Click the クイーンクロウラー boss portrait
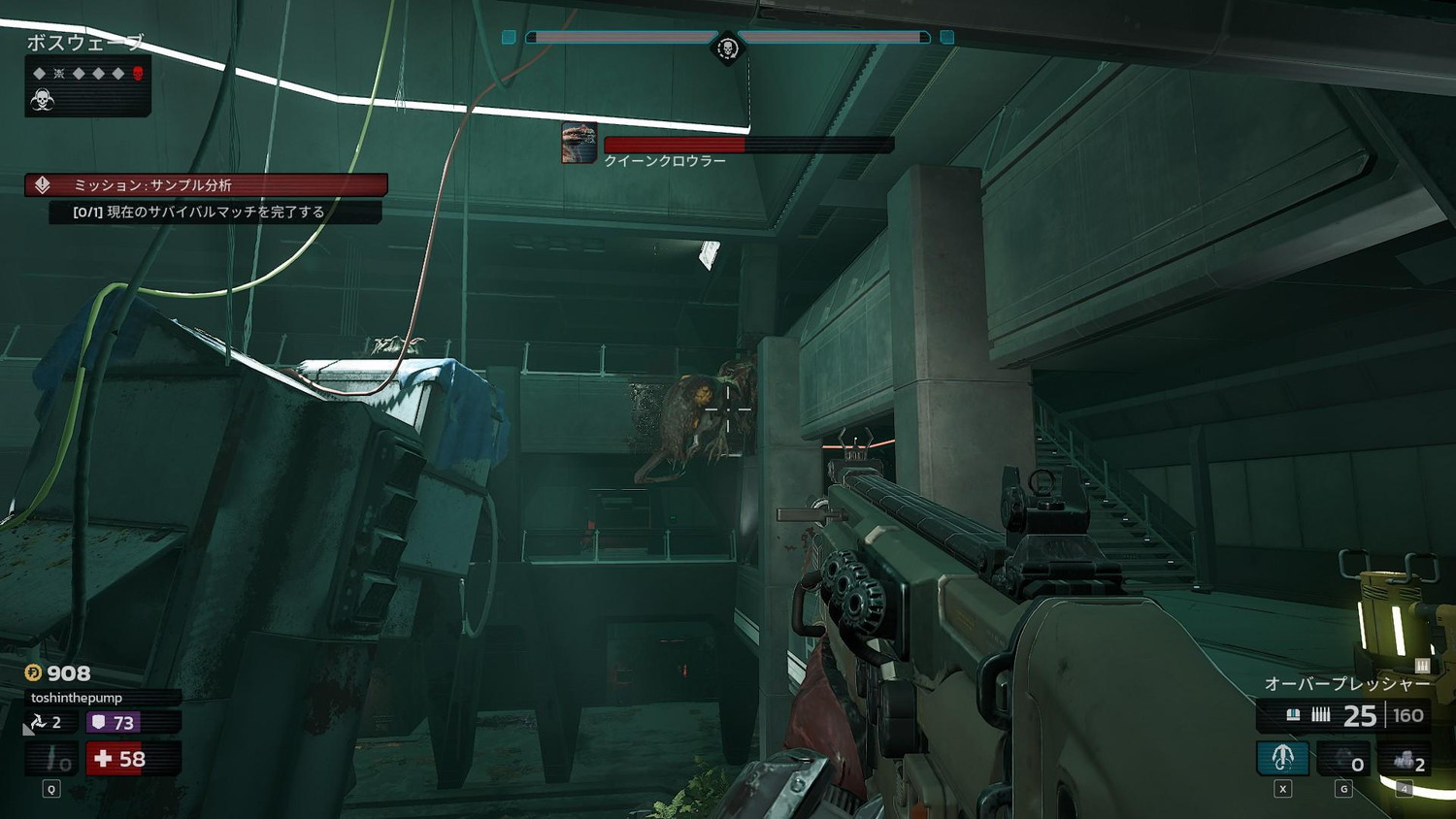 pyautogui.click(x=579, y=143)
